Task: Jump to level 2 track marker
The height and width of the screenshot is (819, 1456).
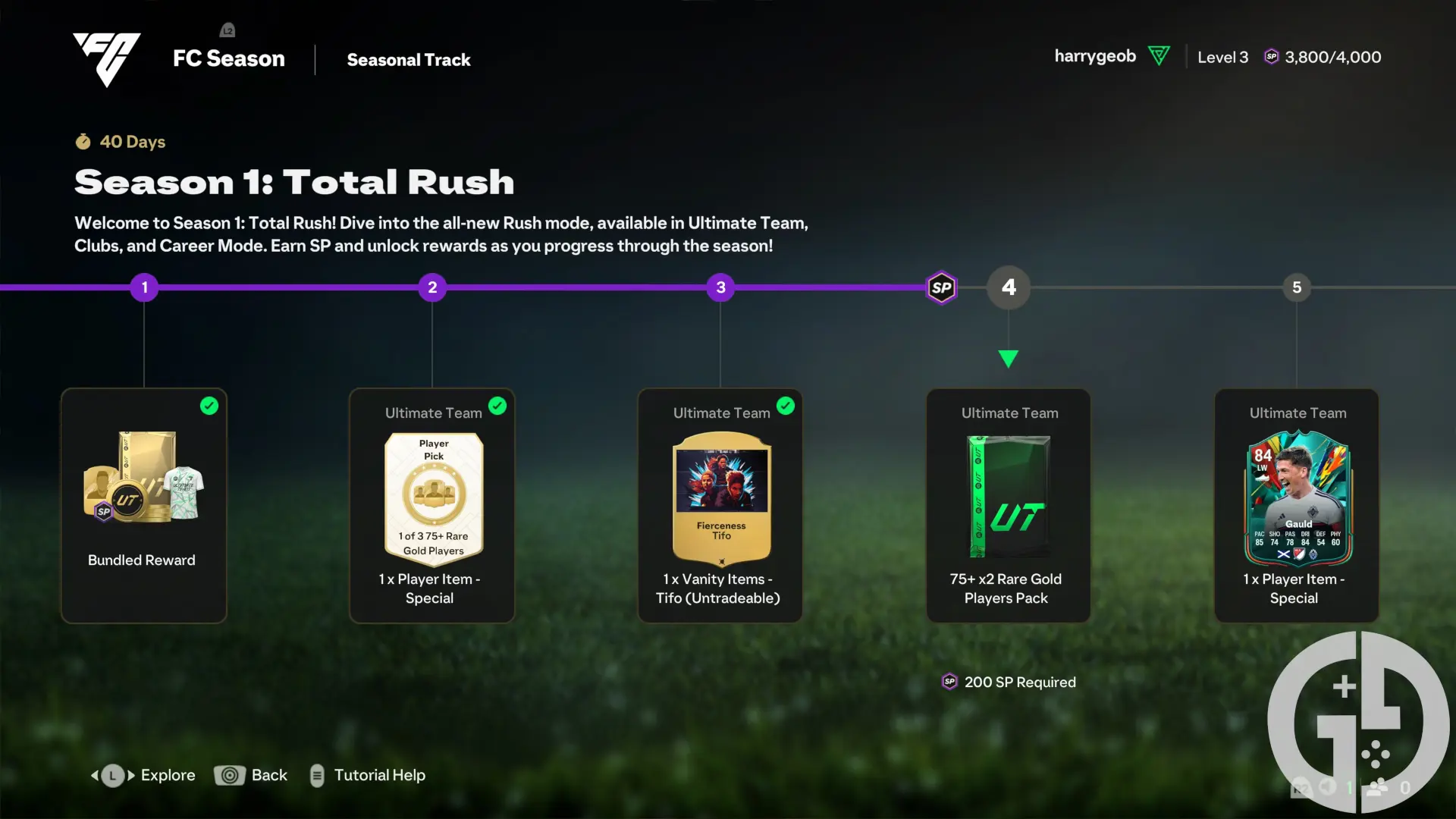Action: point(432,287)
